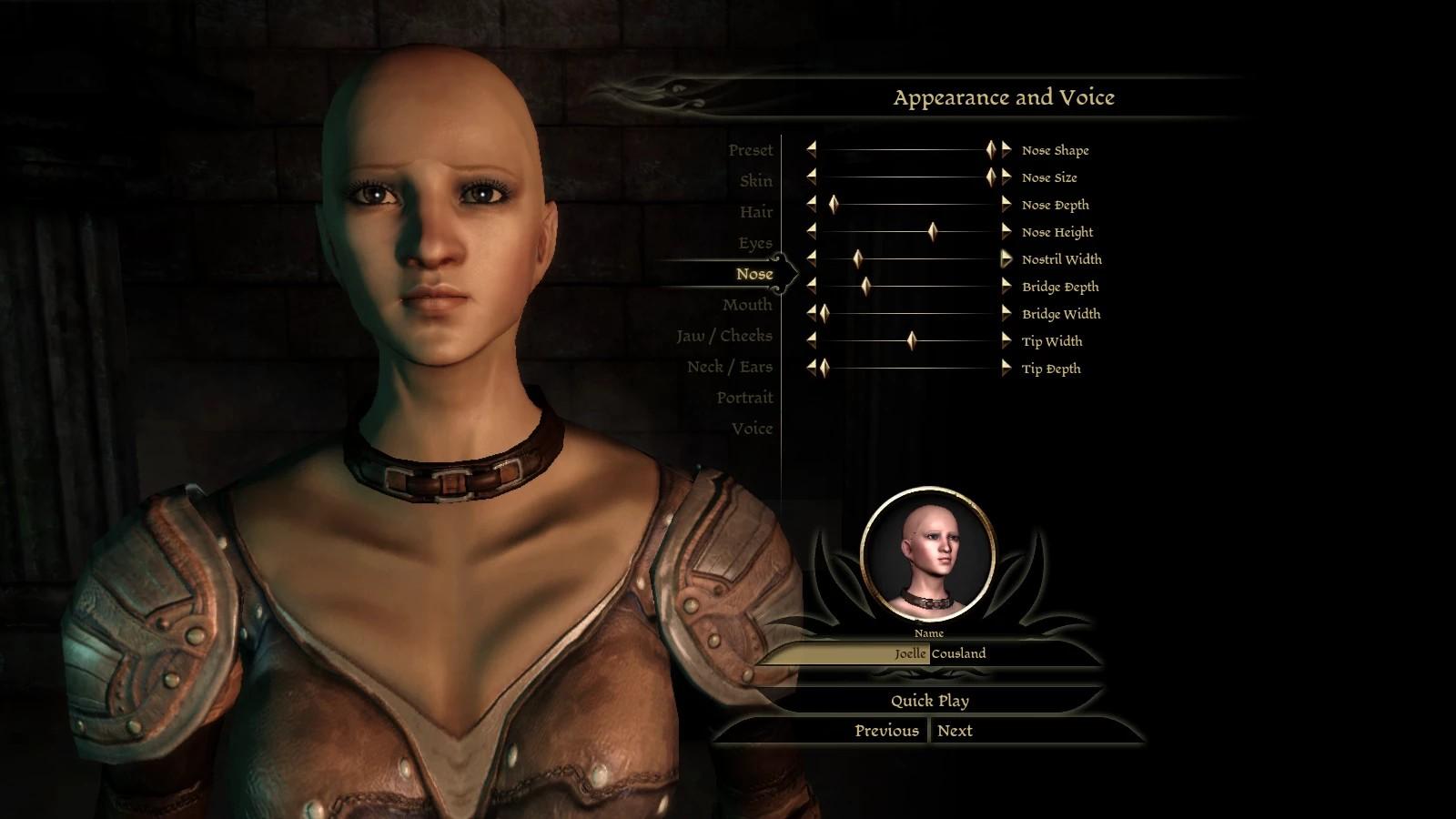Decrease Nose Depth with left arrow

click(811, 205)
